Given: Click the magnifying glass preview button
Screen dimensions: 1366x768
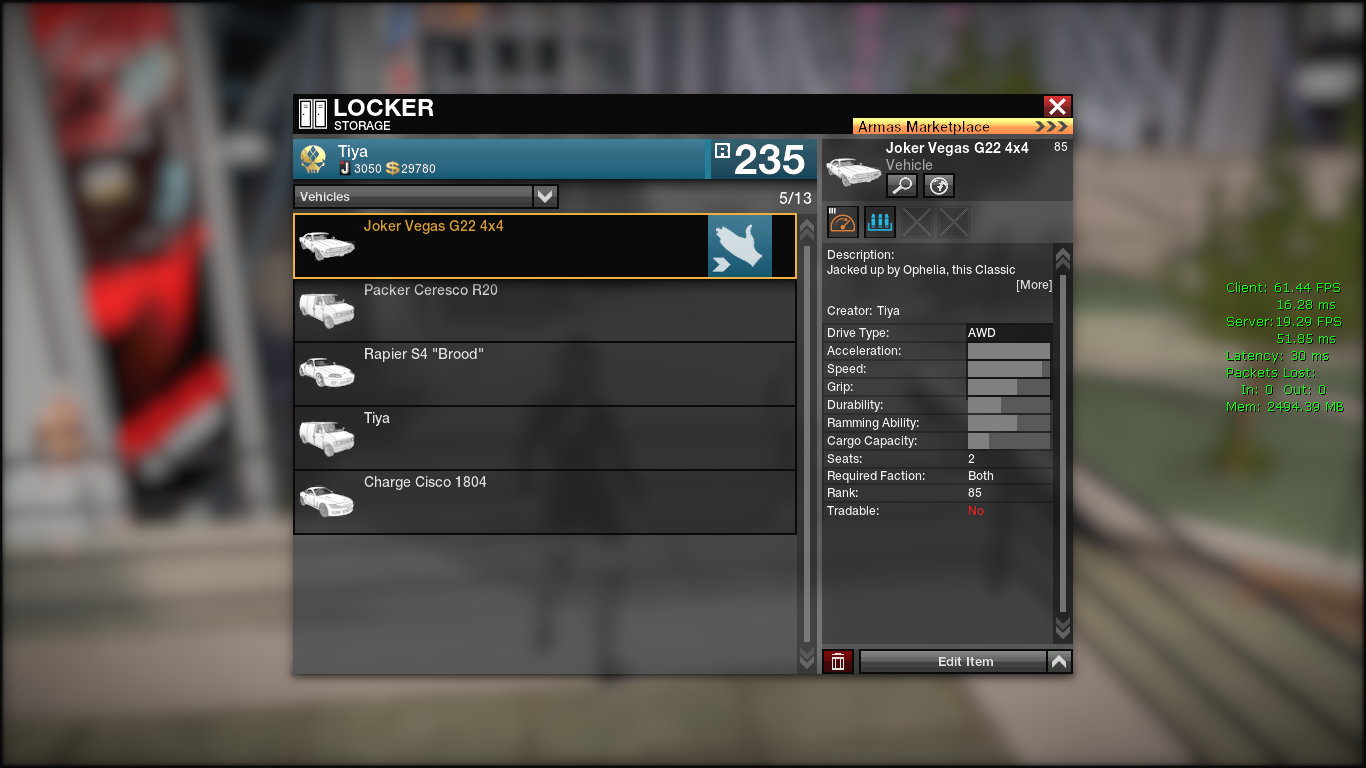Looking at the screenshot, I should coord(902,185).
